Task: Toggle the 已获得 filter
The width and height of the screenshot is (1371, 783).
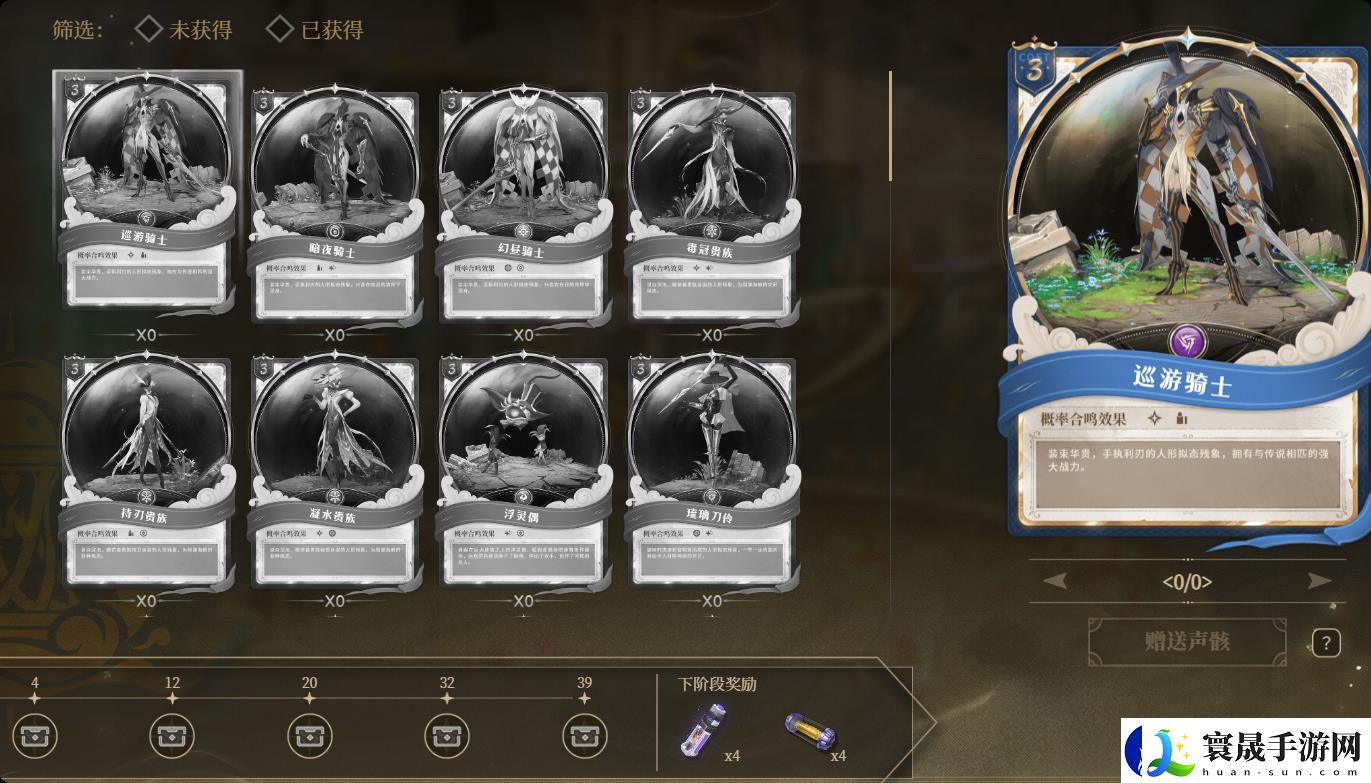Action: (x=315, y=30)
